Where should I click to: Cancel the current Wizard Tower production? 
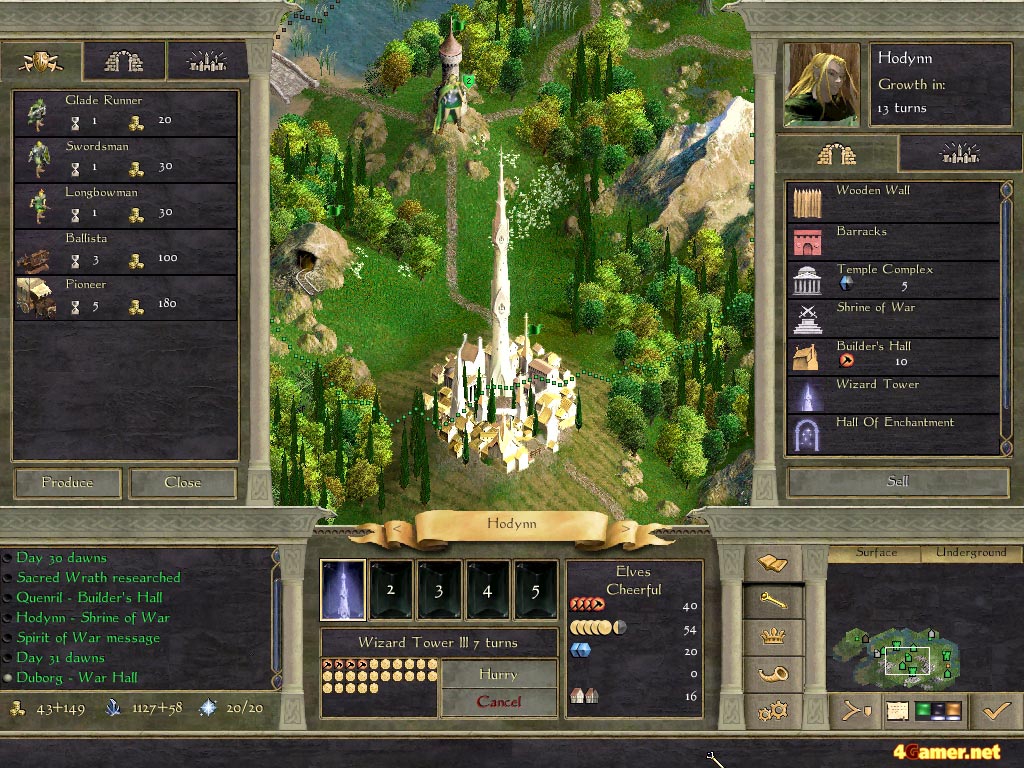pyautogui.click(x=498, y=701)
